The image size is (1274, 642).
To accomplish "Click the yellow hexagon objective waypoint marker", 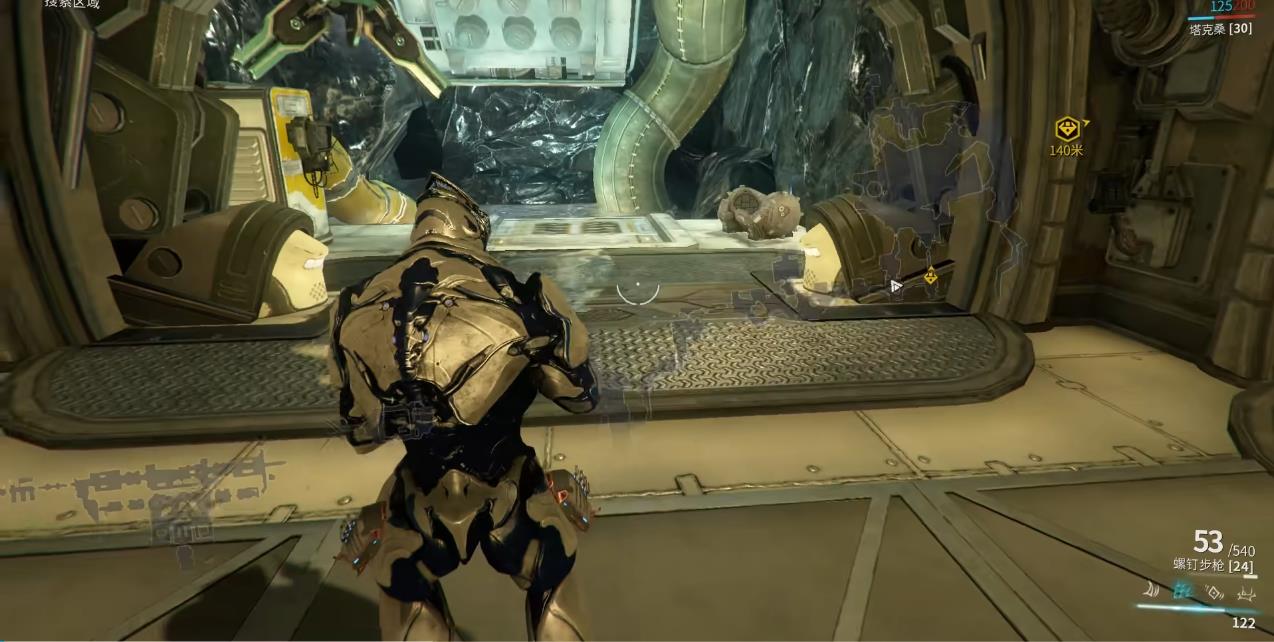I will (x=1067, y=129).
